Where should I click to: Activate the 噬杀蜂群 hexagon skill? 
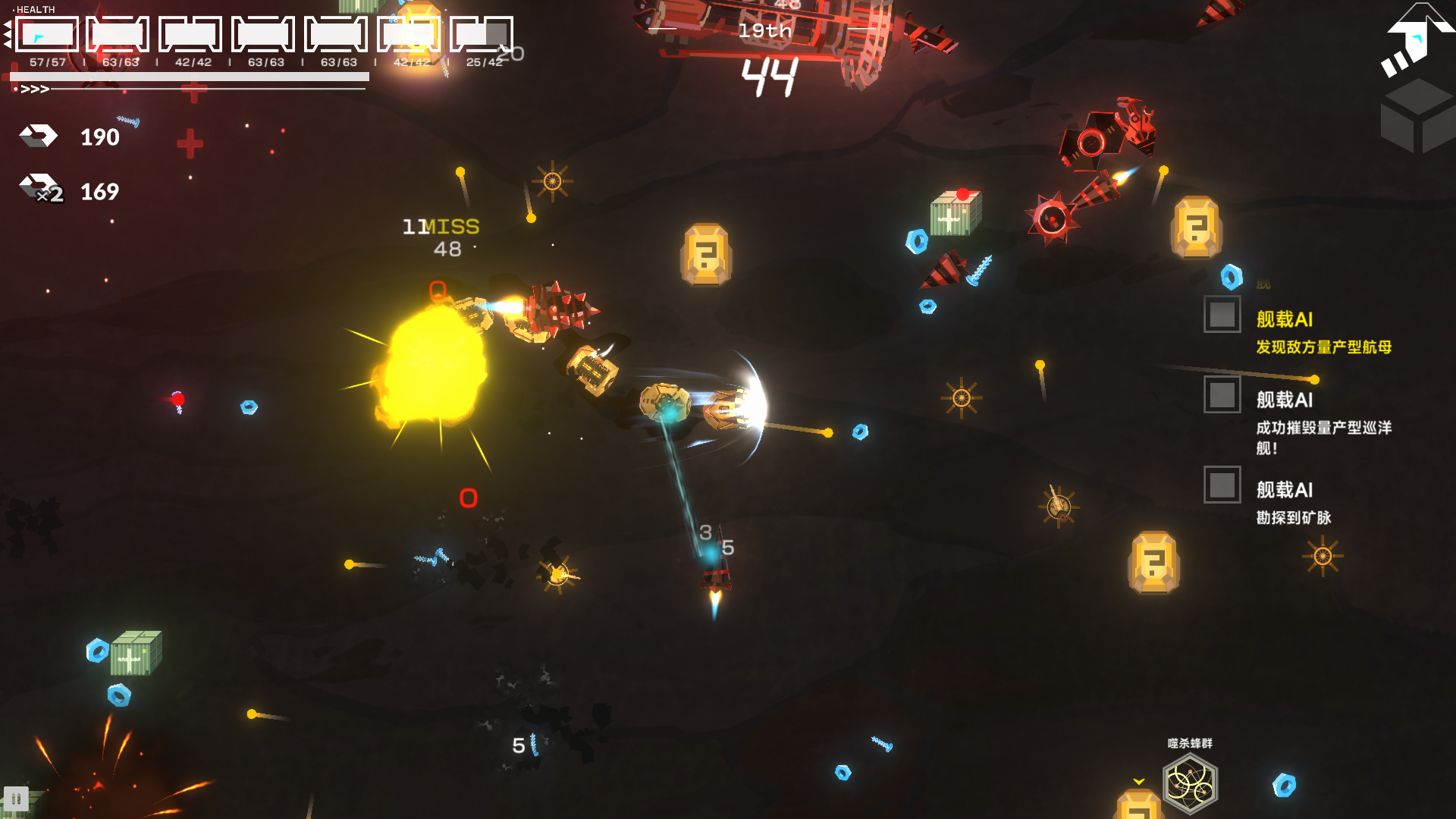tap(1190, 784)
